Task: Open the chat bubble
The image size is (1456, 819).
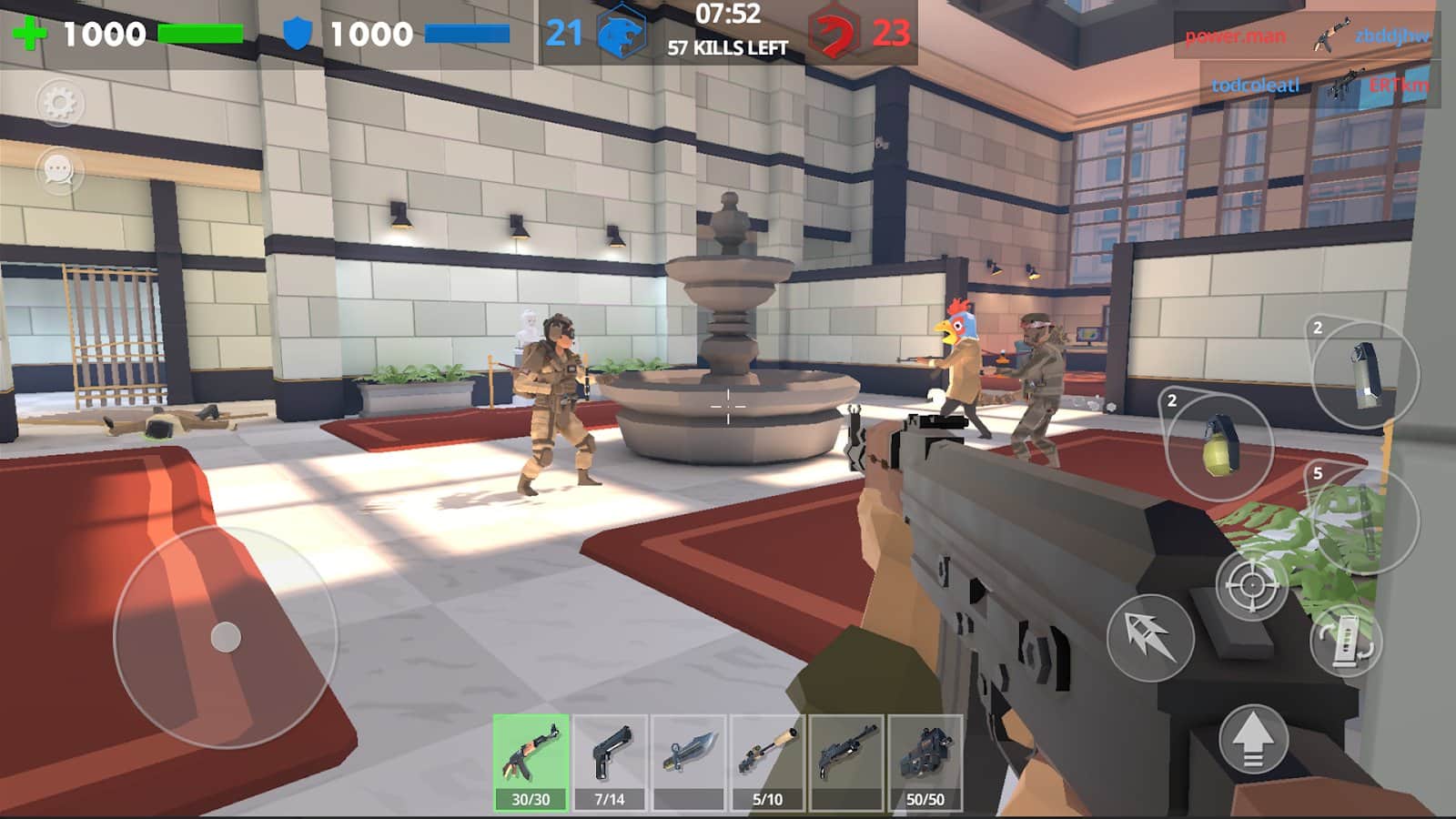Action: tap(59, 170)
